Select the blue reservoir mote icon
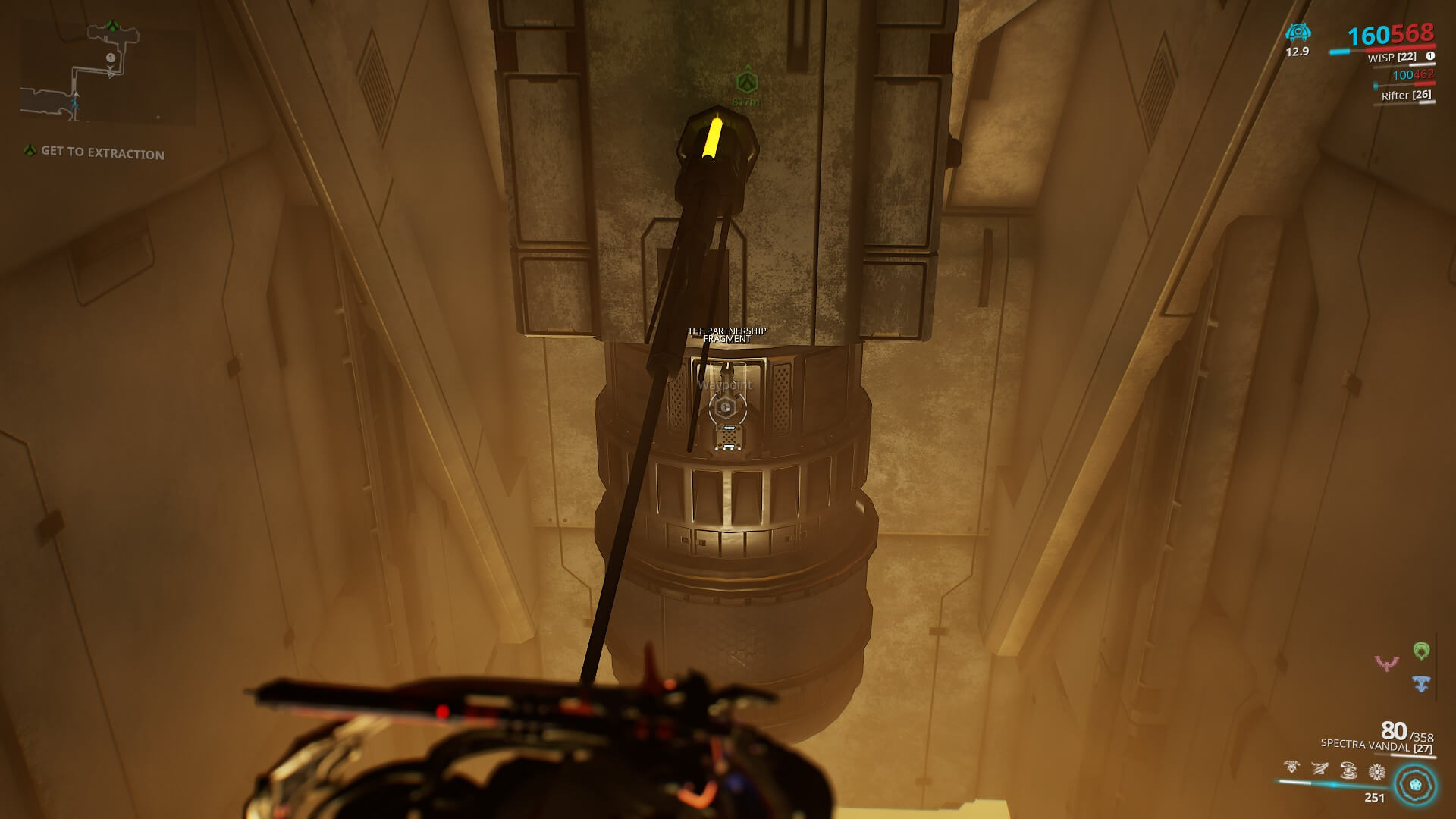This screenshot has height=819, width=1456. 1421,684
